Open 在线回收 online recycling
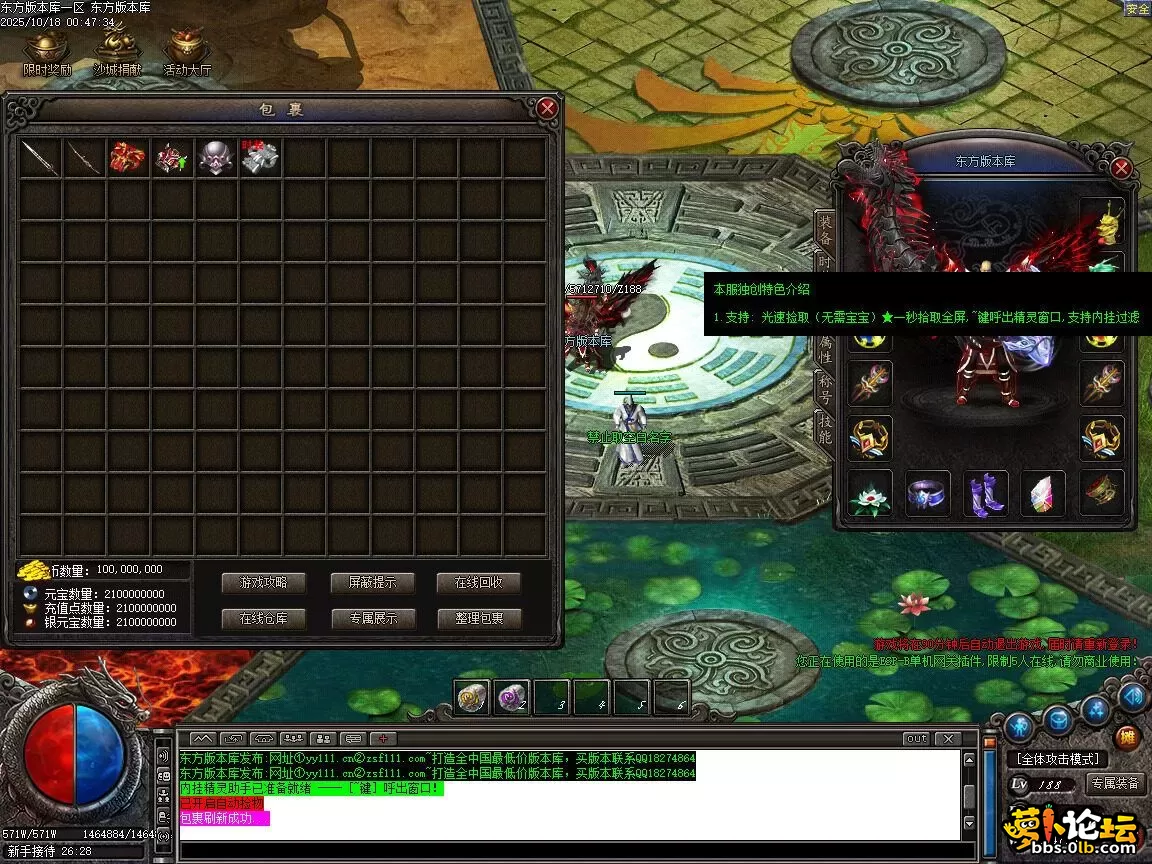1152x864 pixels. (x=479, y=583)
